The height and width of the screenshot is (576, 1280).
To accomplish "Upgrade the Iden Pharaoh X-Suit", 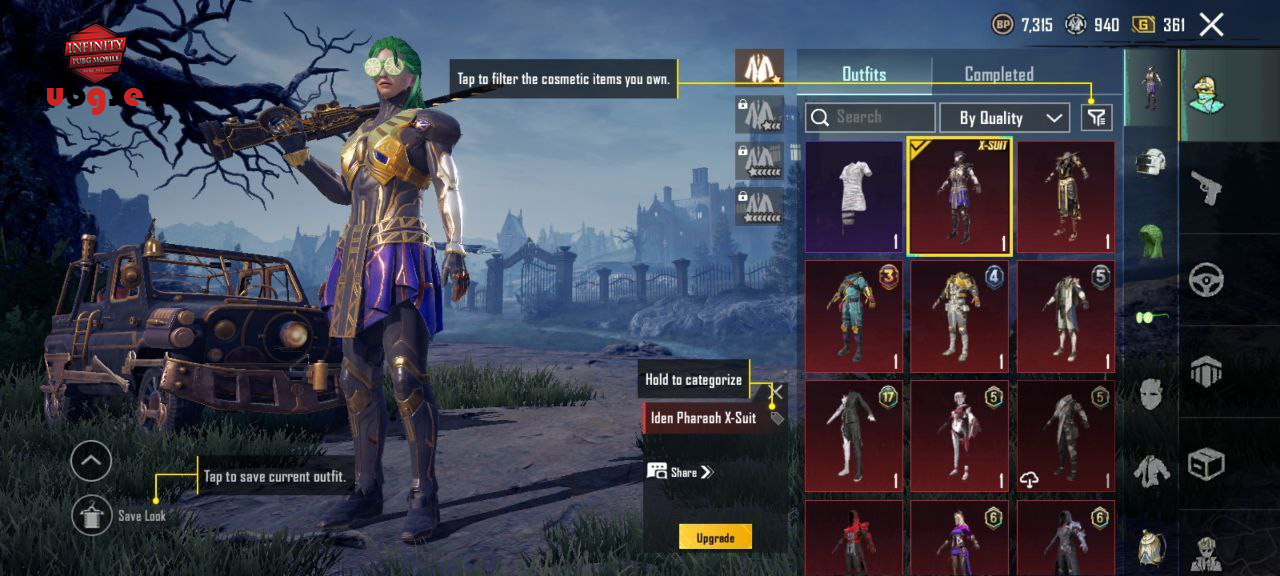I will tap(715, 537).
